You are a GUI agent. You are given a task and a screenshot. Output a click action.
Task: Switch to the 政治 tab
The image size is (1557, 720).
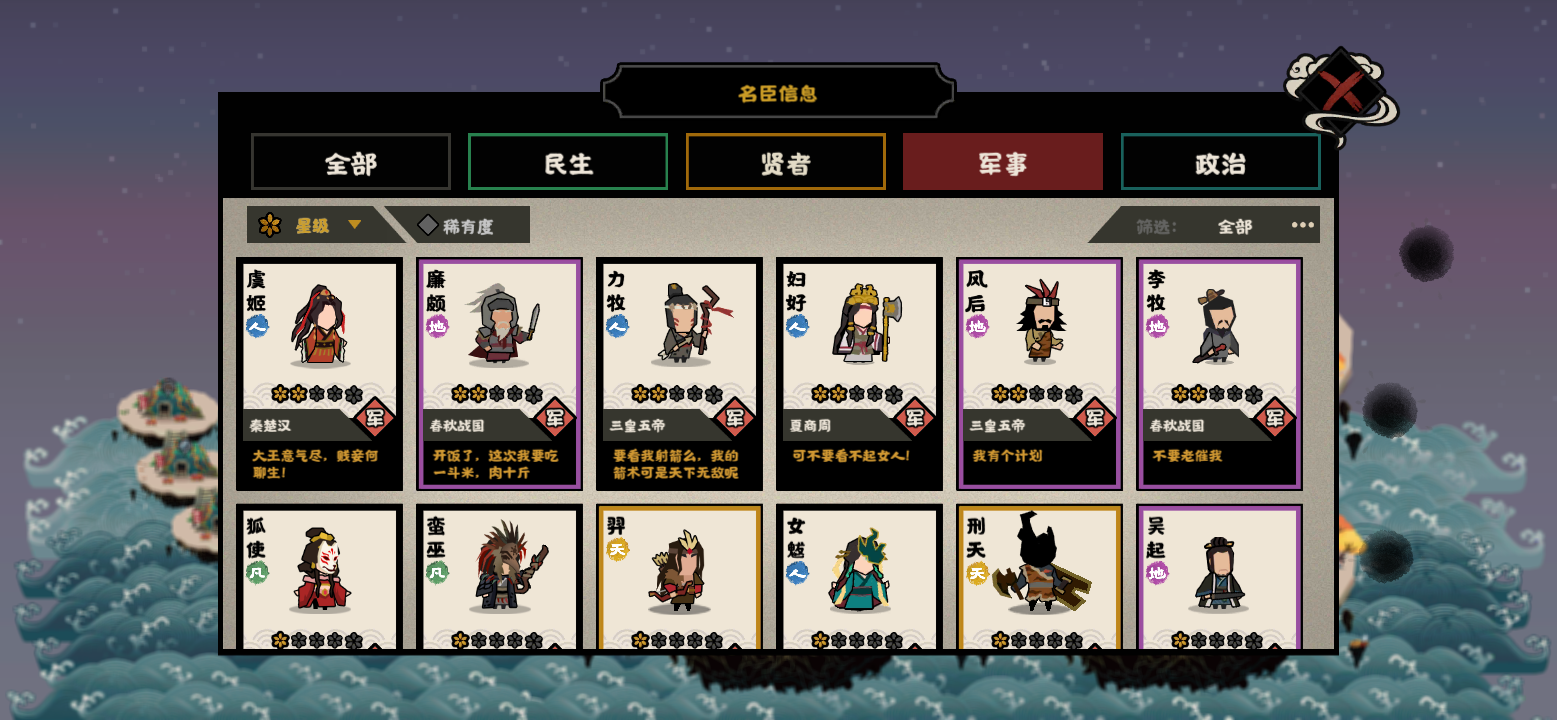1220,161
